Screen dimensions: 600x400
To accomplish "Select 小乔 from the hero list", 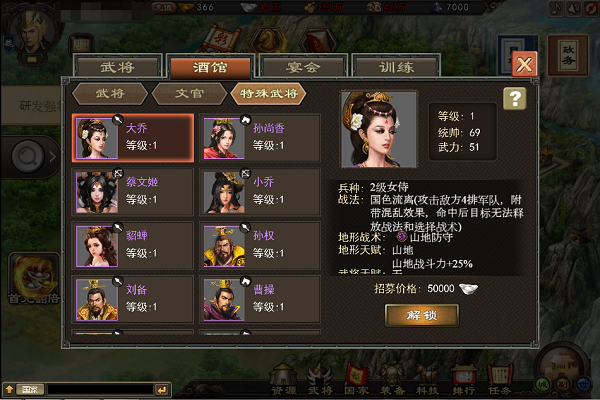I will point(260,191).
